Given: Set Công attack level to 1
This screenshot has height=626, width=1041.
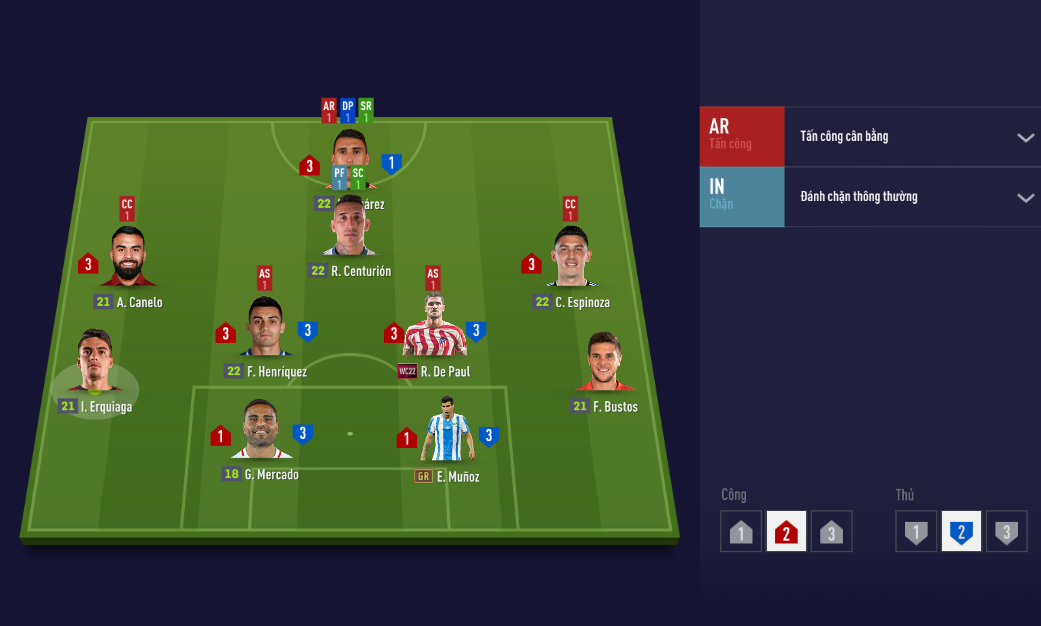Looking at the screenshot, I should pos(741,532).
